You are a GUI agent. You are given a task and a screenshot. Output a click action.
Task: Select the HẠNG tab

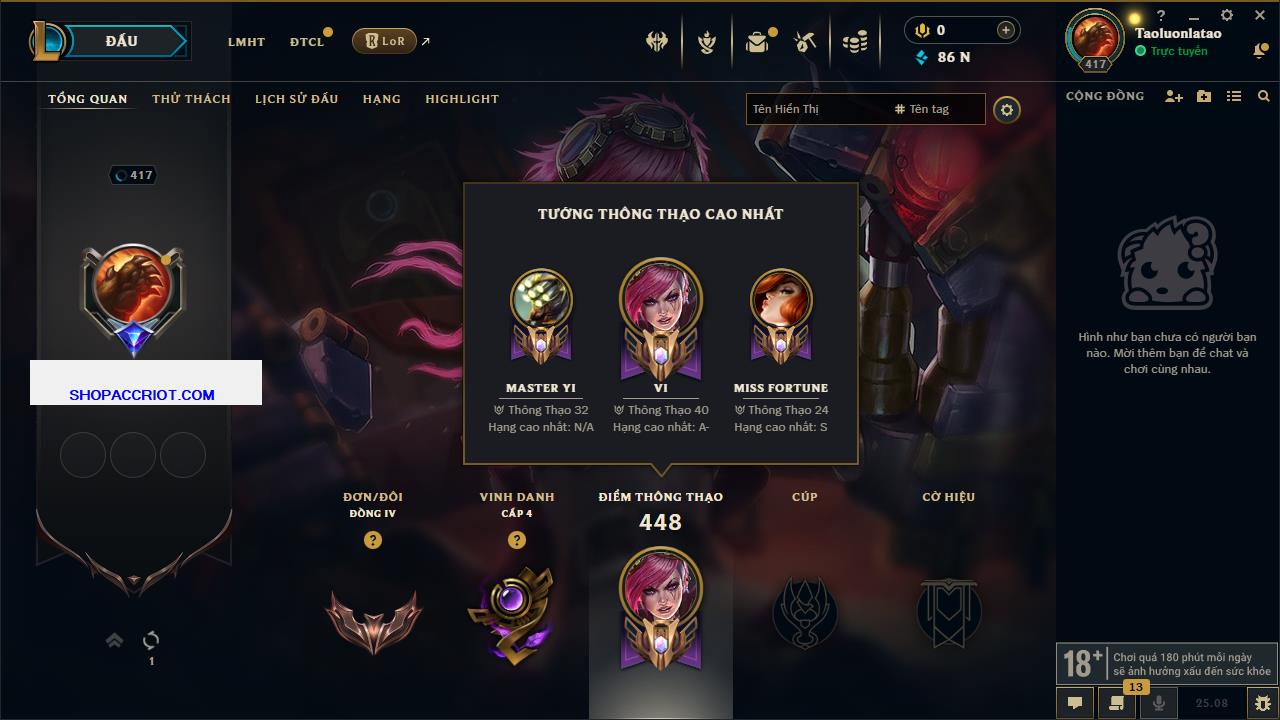(x=381, y=99)
